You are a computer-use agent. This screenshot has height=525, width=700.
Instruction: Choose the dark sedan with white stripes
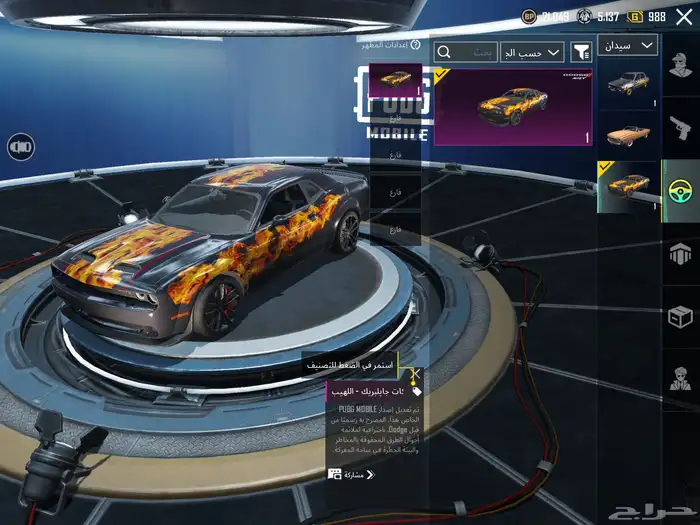pos(628,83)
